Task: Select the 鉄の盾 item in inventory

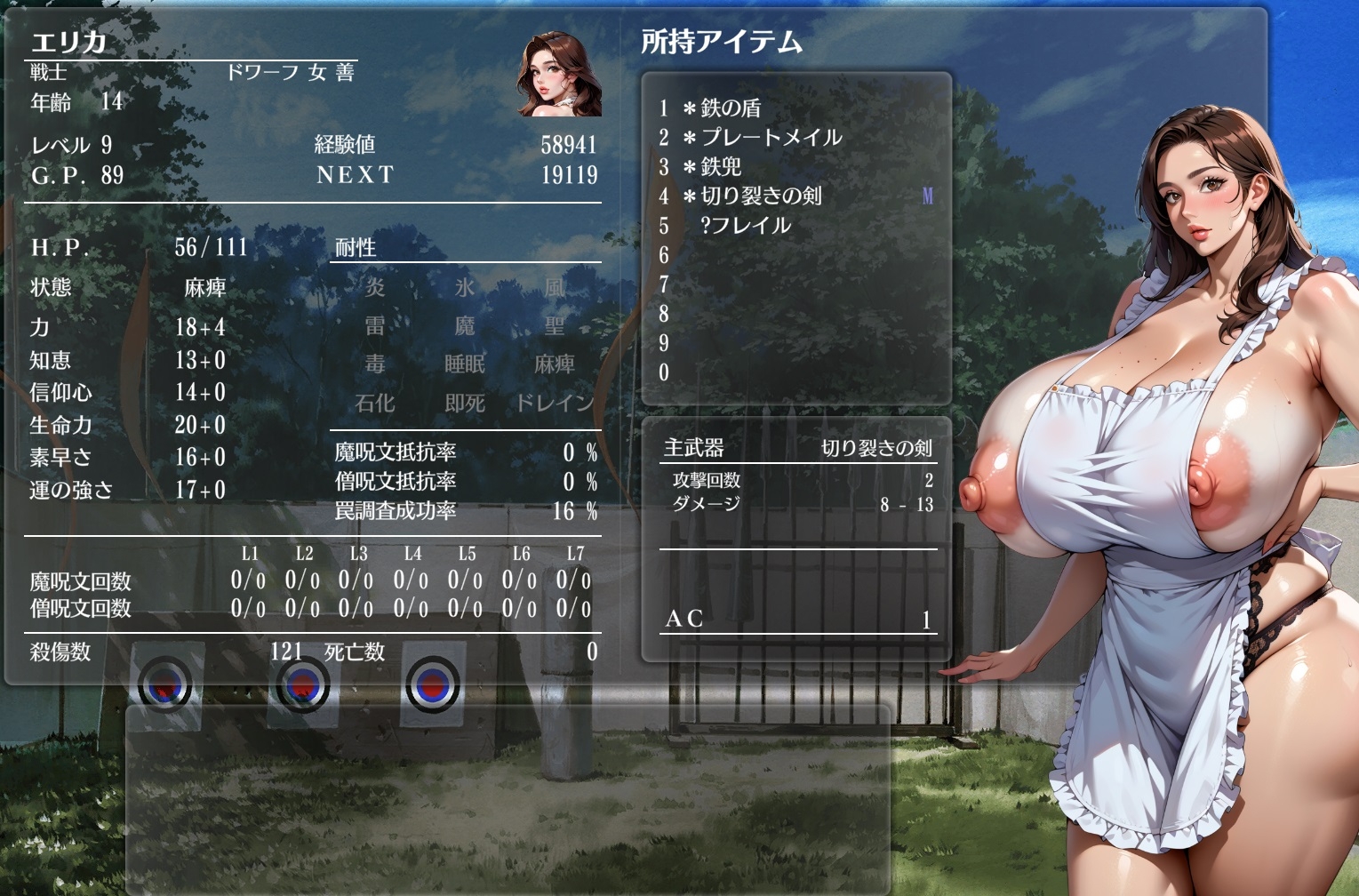Action: coord(730,108)
